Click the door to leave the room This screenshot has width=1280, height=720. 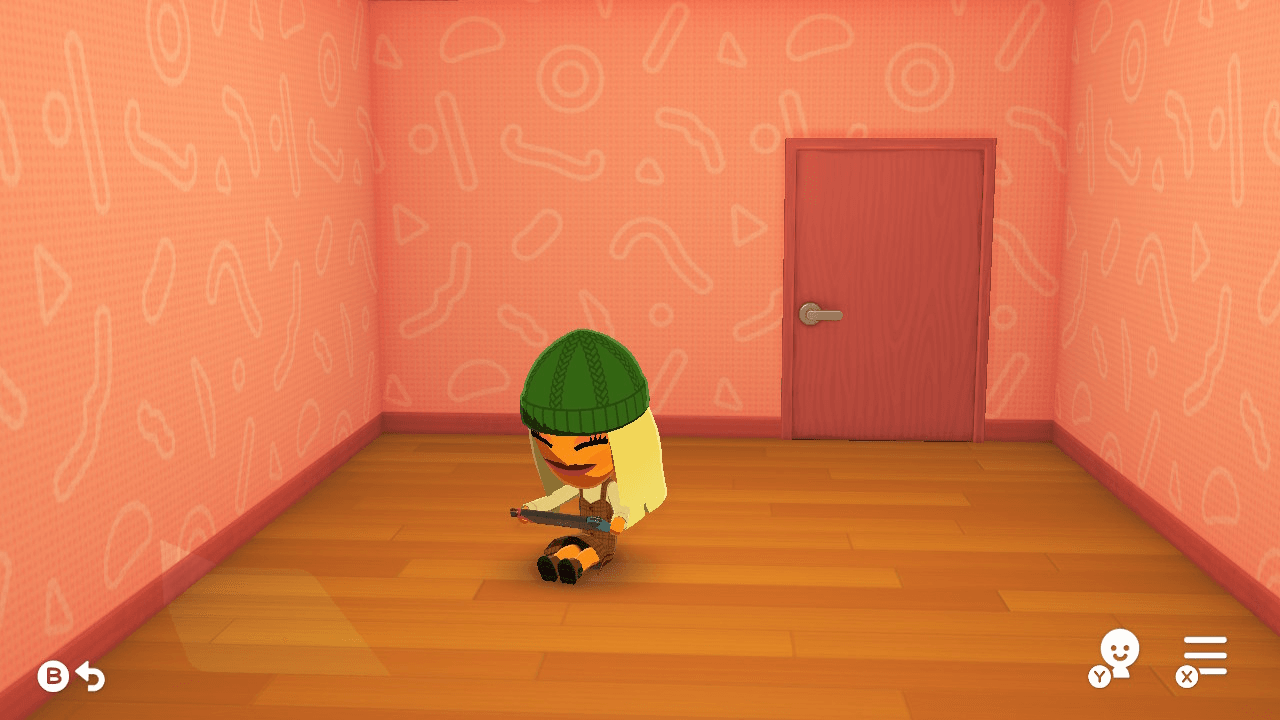[x=880, y=290]
